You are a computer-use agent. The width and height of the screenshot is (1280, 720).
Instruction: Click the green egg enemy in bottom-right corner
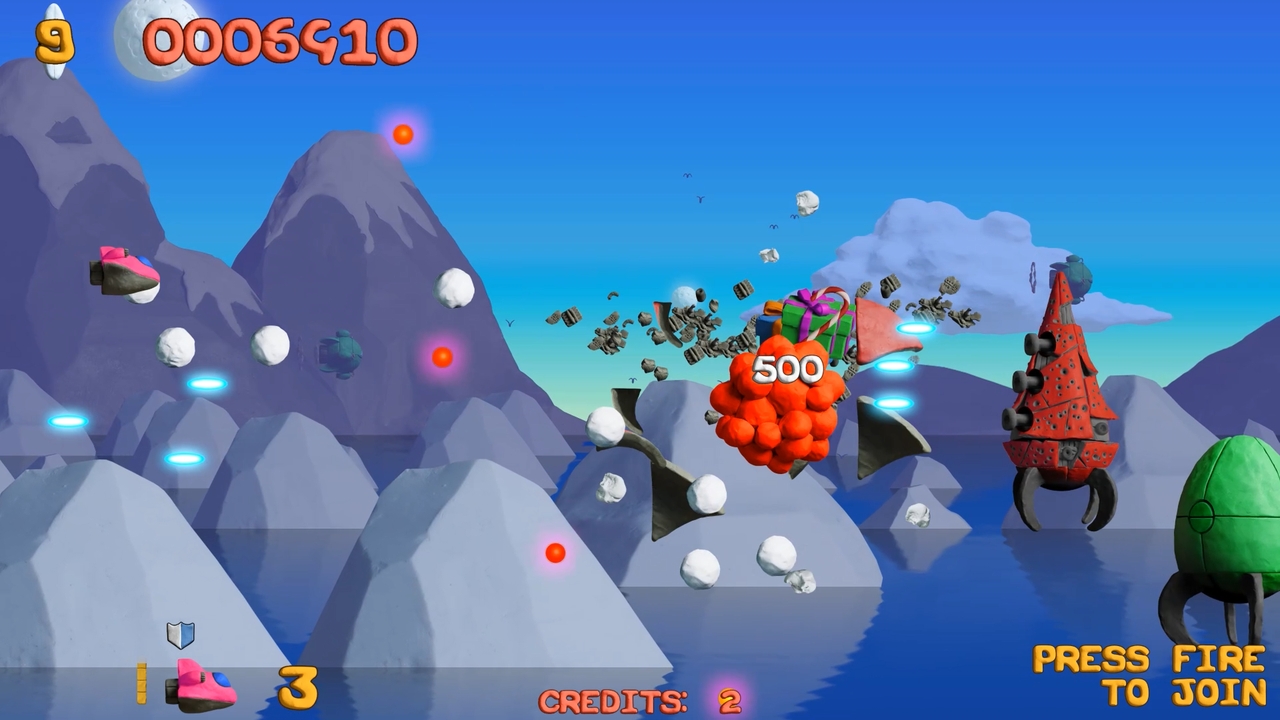(1225, 520)
